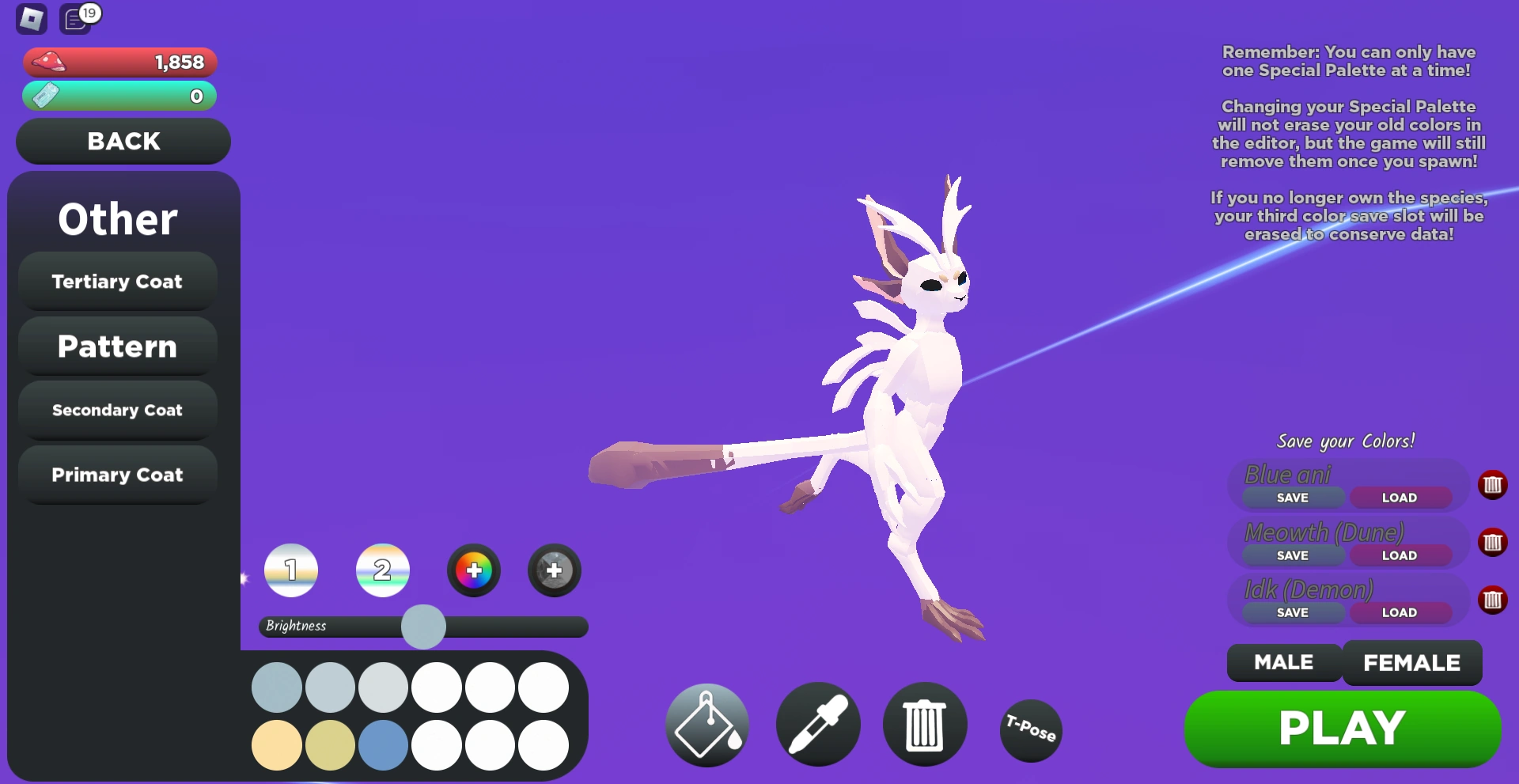Select the eyedropper color picker tool
Screen dimensions: 1519x784
(818, 724)
